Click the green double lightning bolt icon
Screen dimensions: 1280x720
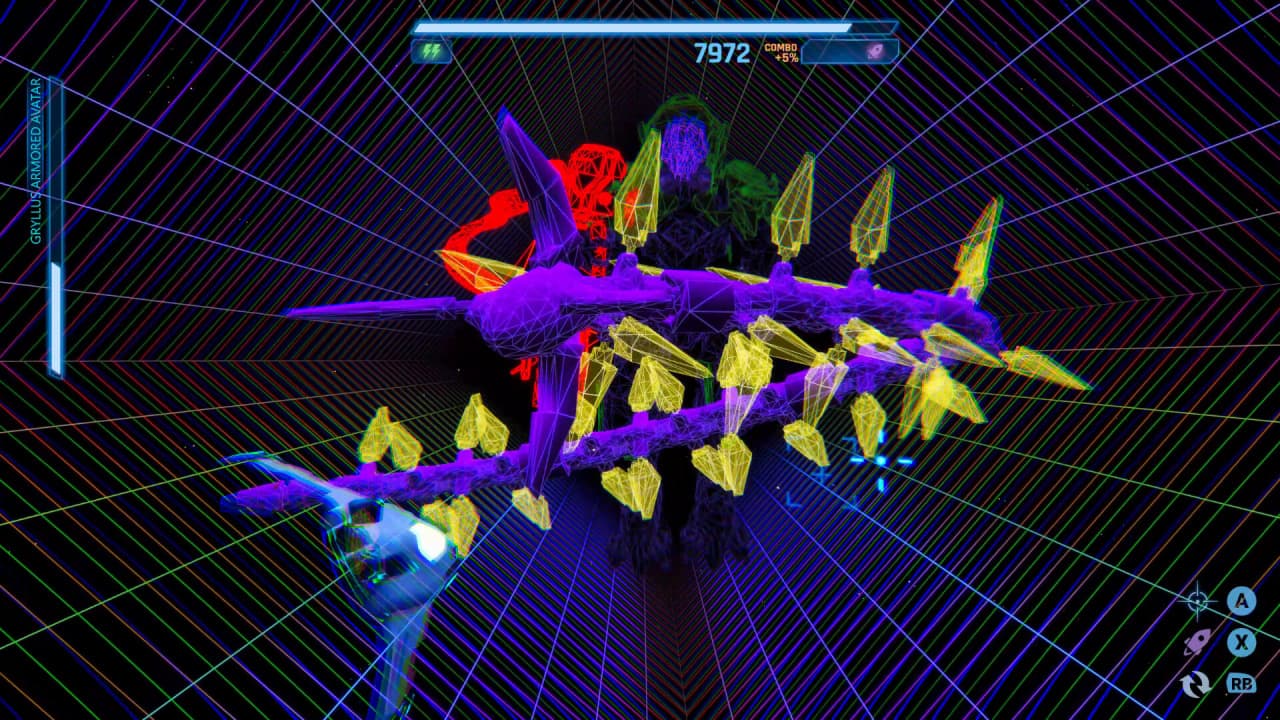point(431,51)
